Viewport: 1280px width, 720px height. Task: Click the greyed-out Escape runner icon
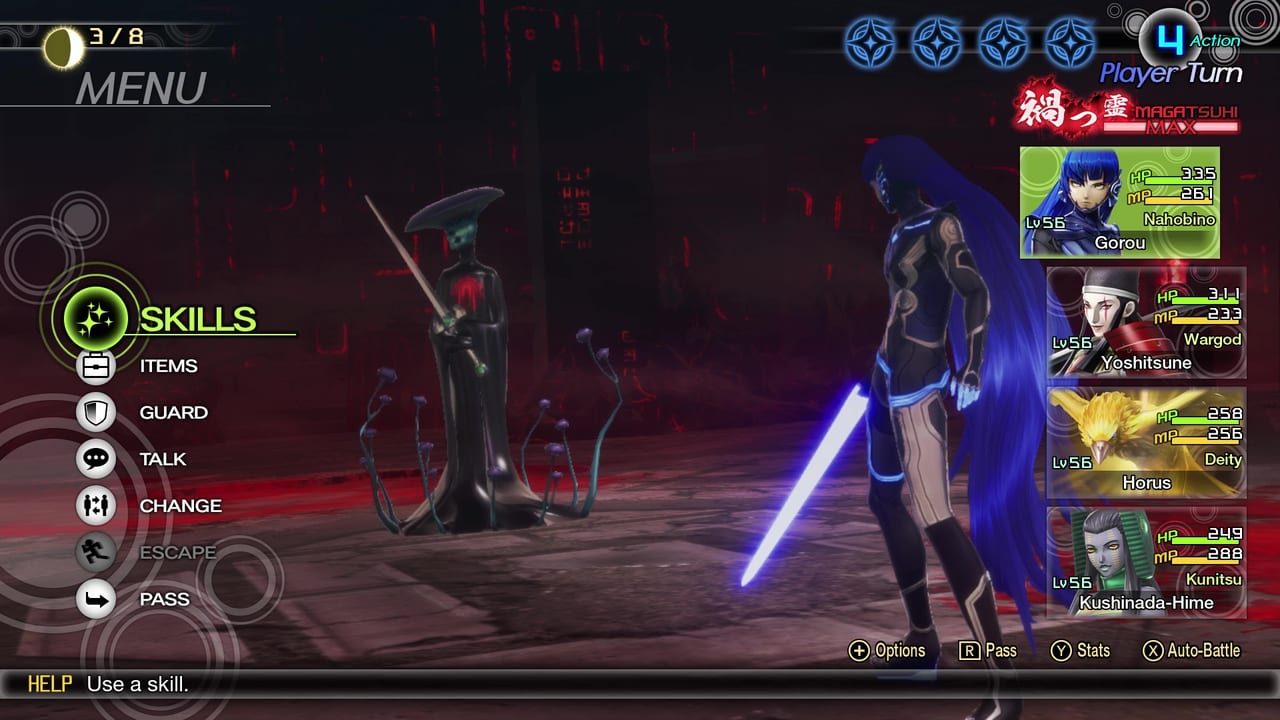tap(96, 552)
